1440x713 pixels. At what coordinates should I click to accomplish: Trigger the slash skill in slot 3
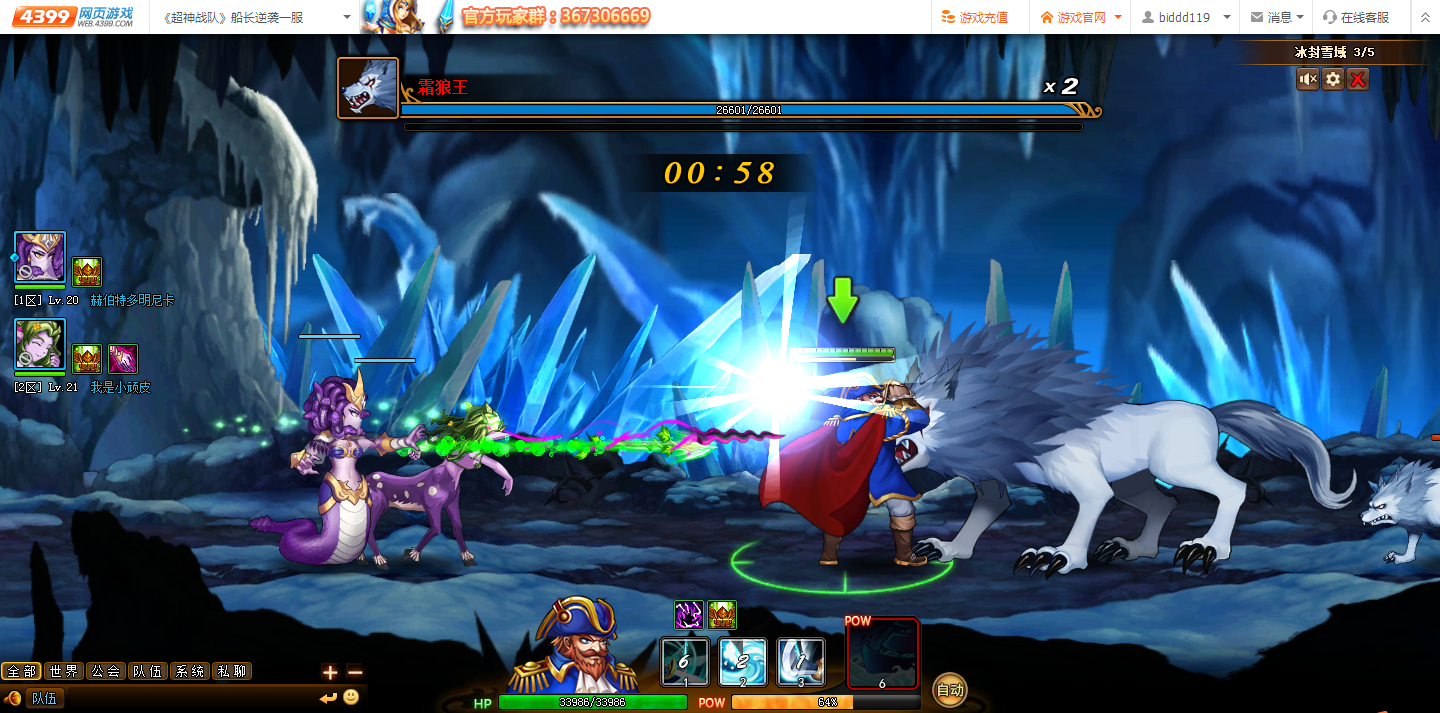(x=801, y=662)
